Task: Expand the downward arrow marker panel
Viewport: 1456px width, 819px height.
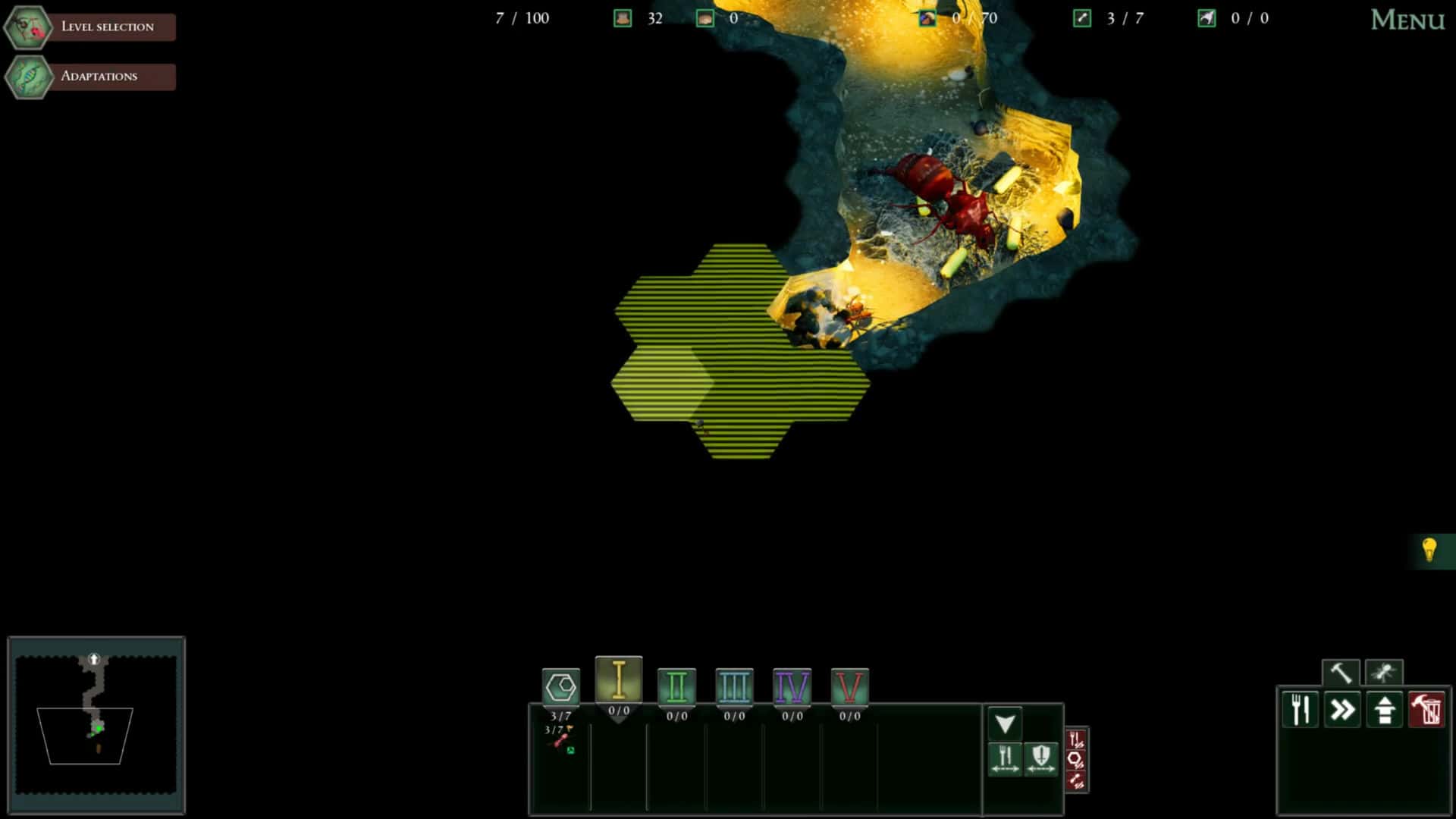Action: [1005, 723]
